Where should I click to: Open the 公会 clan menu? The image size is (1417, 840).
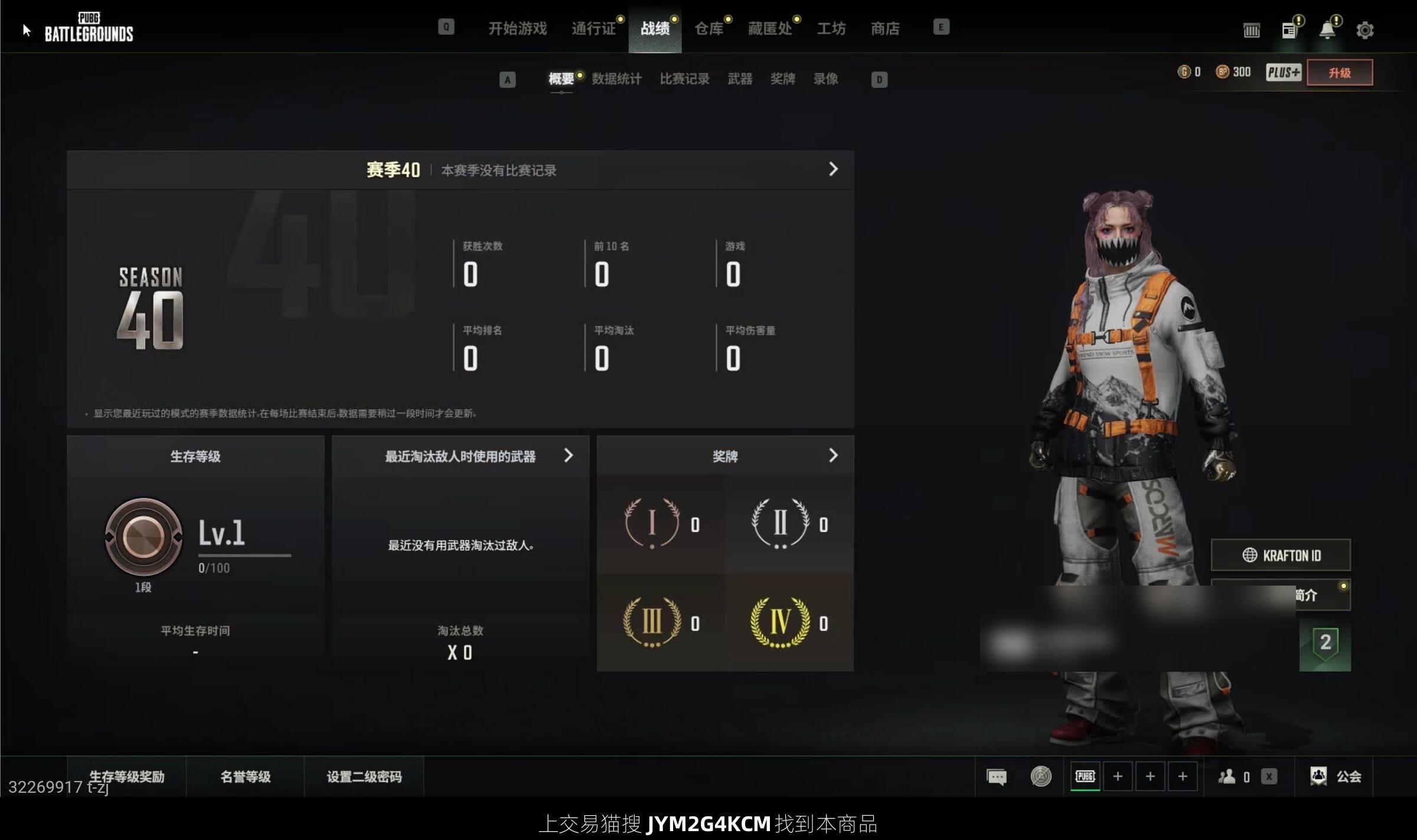[1336, 776]
